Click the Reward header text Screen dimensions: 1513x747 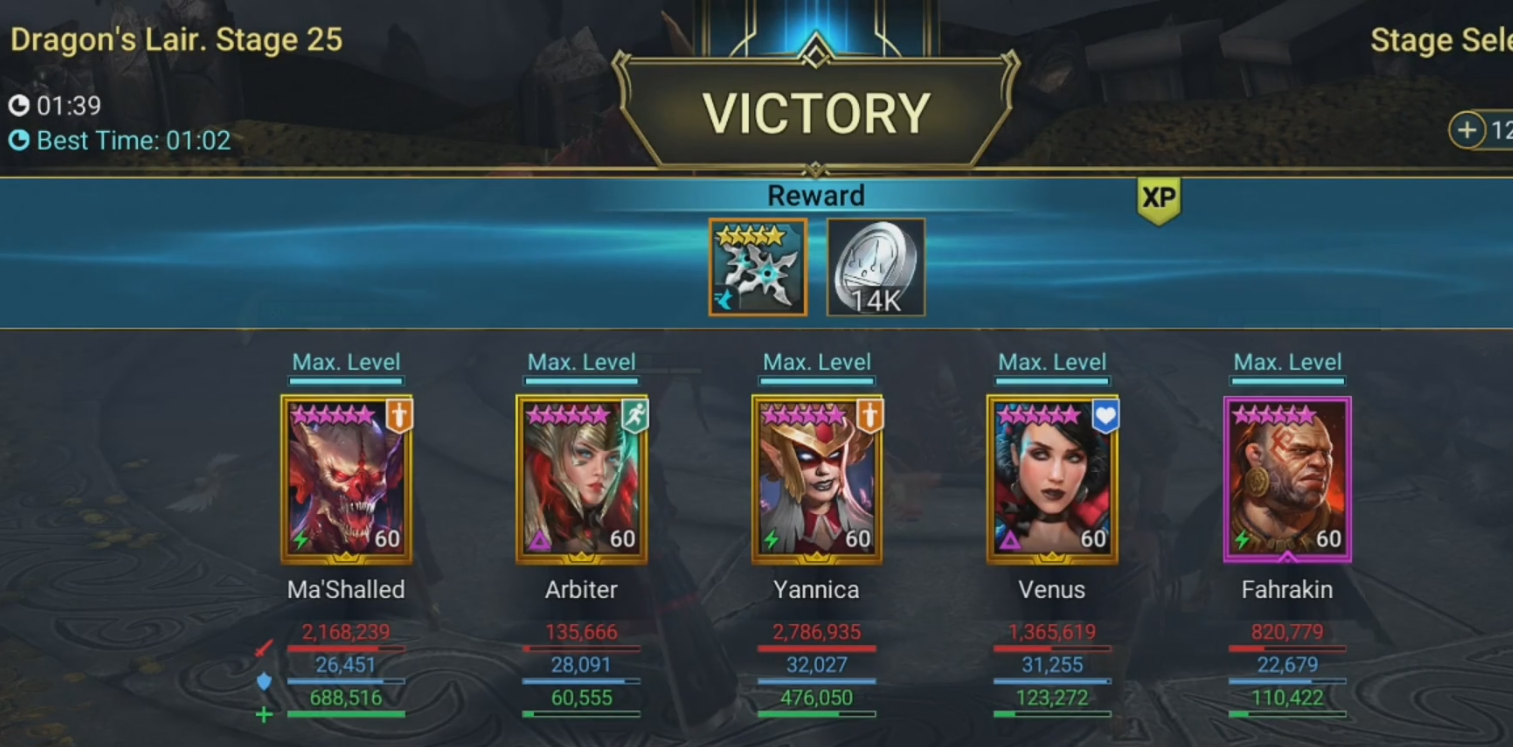(x=816, y=195)
